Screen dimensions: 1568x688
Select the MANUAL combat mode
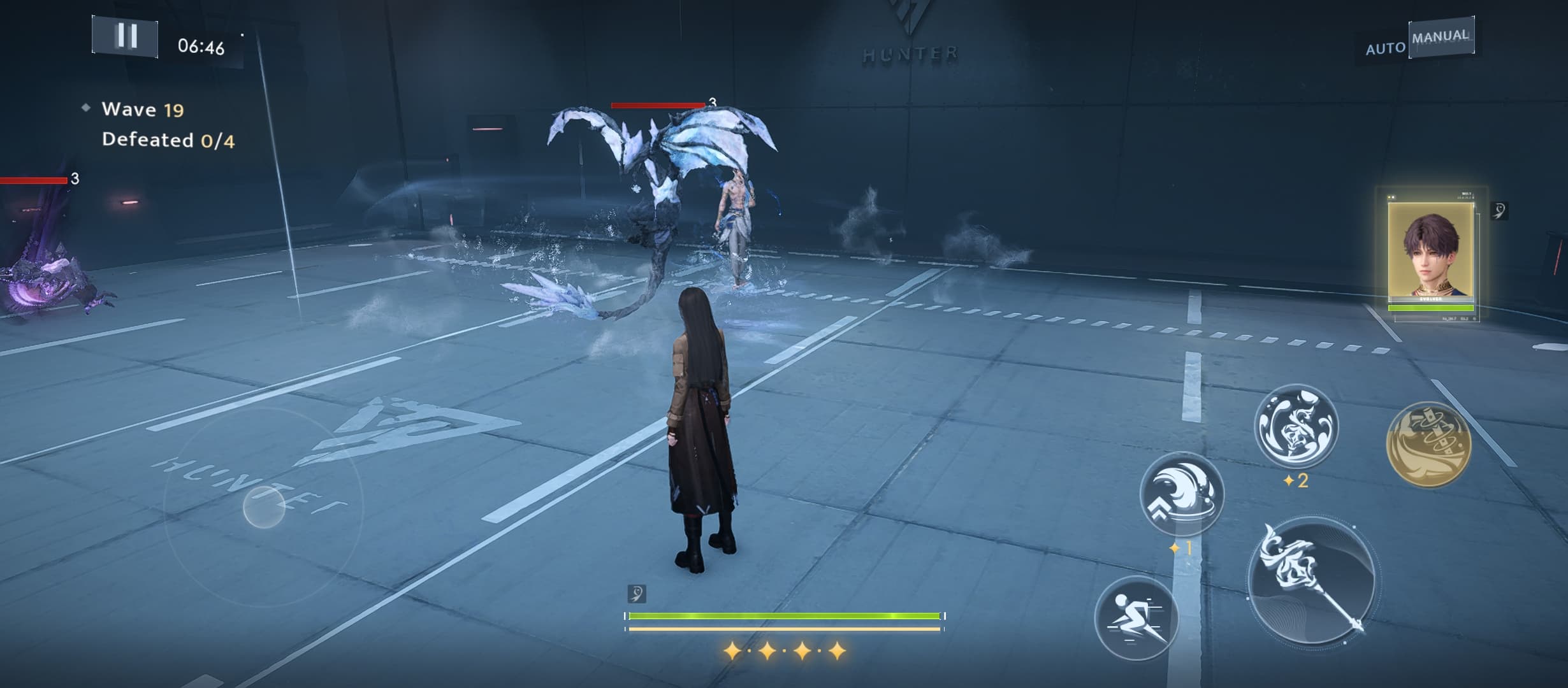(x=1440, y=37)
